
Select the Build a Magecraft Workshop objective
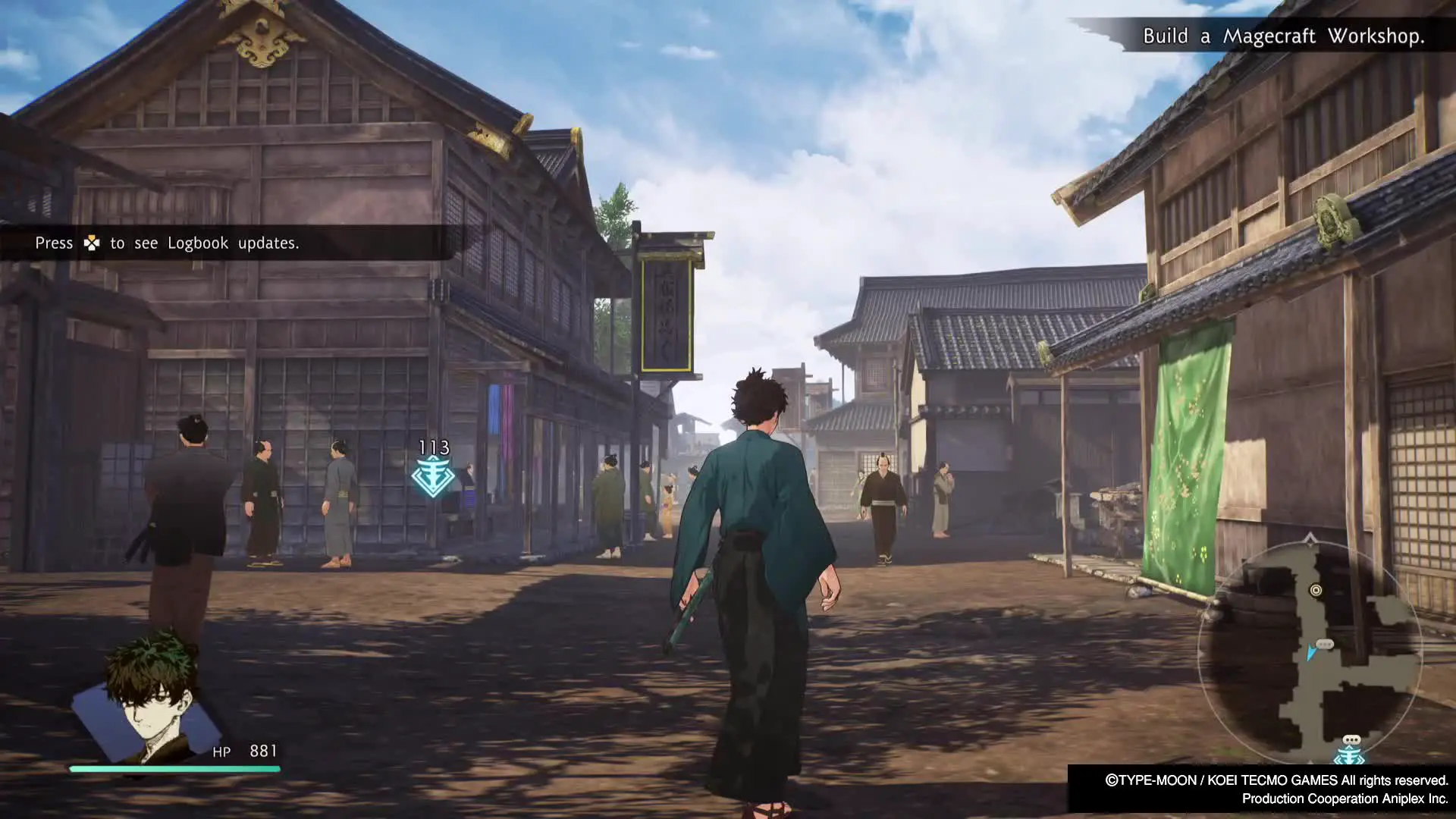1283,36
